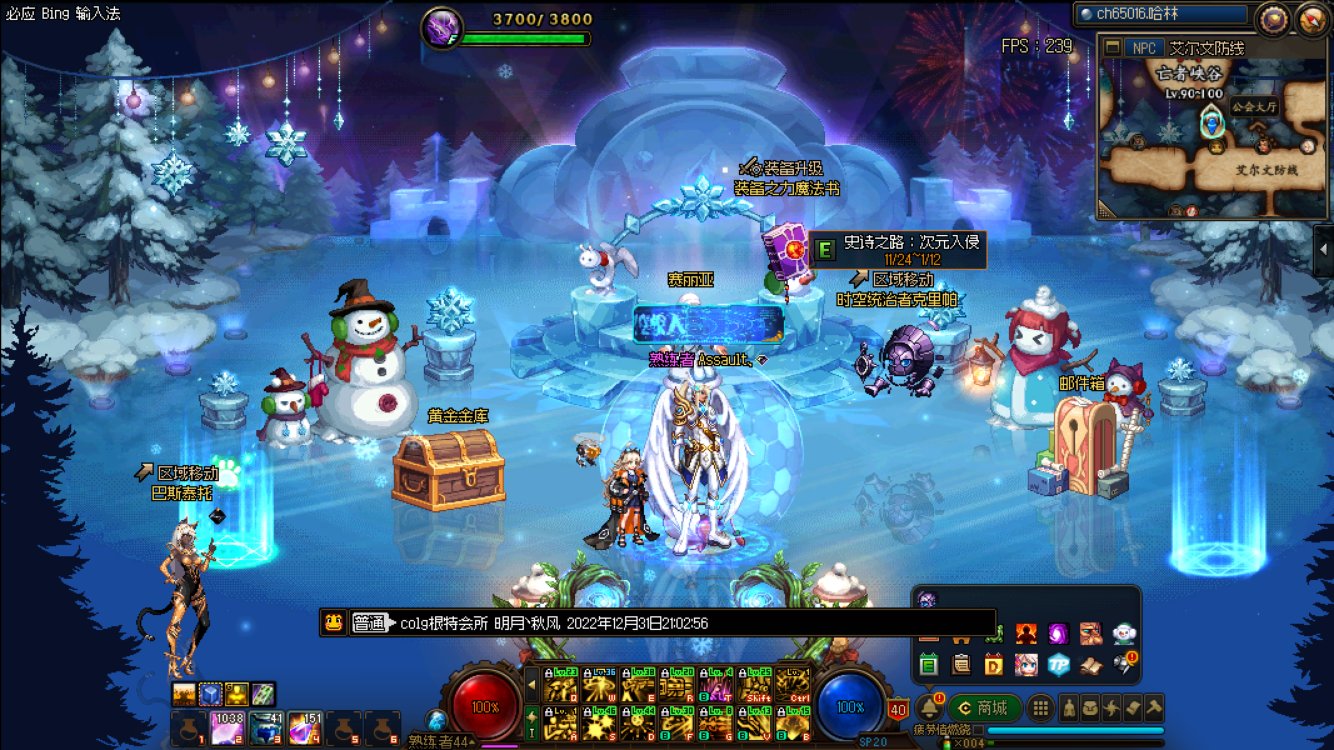1334x750 pixels.
Task: Open the green E calendar icon
Action: tap(928, 664)
